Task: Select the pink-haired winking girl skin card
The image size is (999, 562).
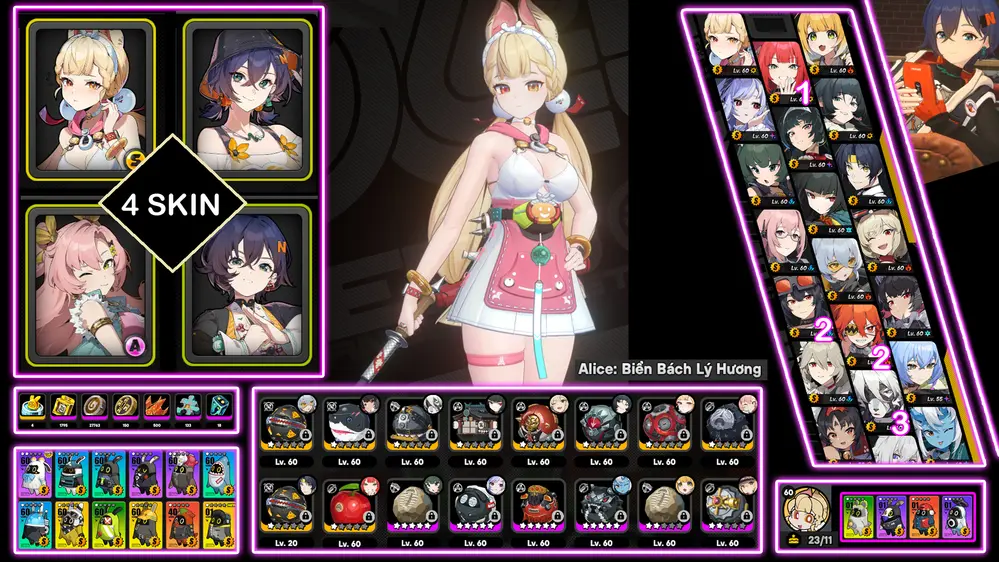Action: click(x=90, y=284)
